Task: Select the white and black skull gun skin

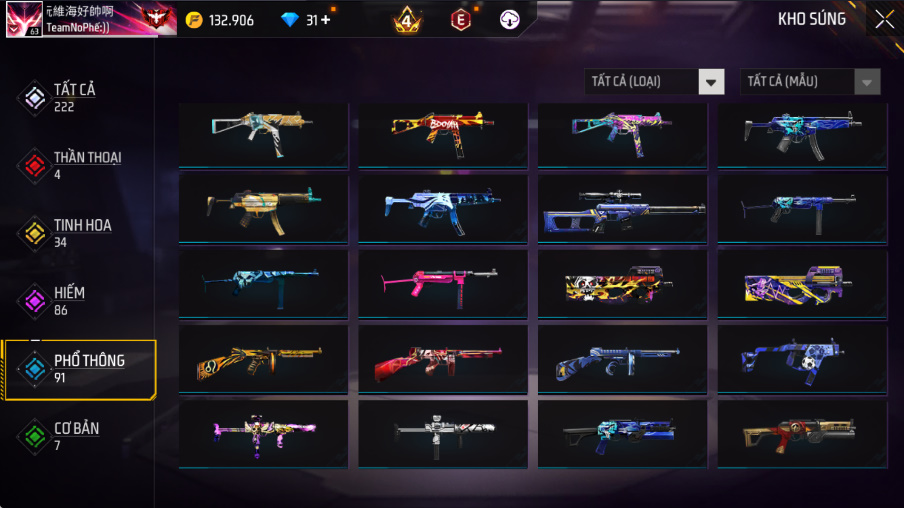Action: coord(442,434)
